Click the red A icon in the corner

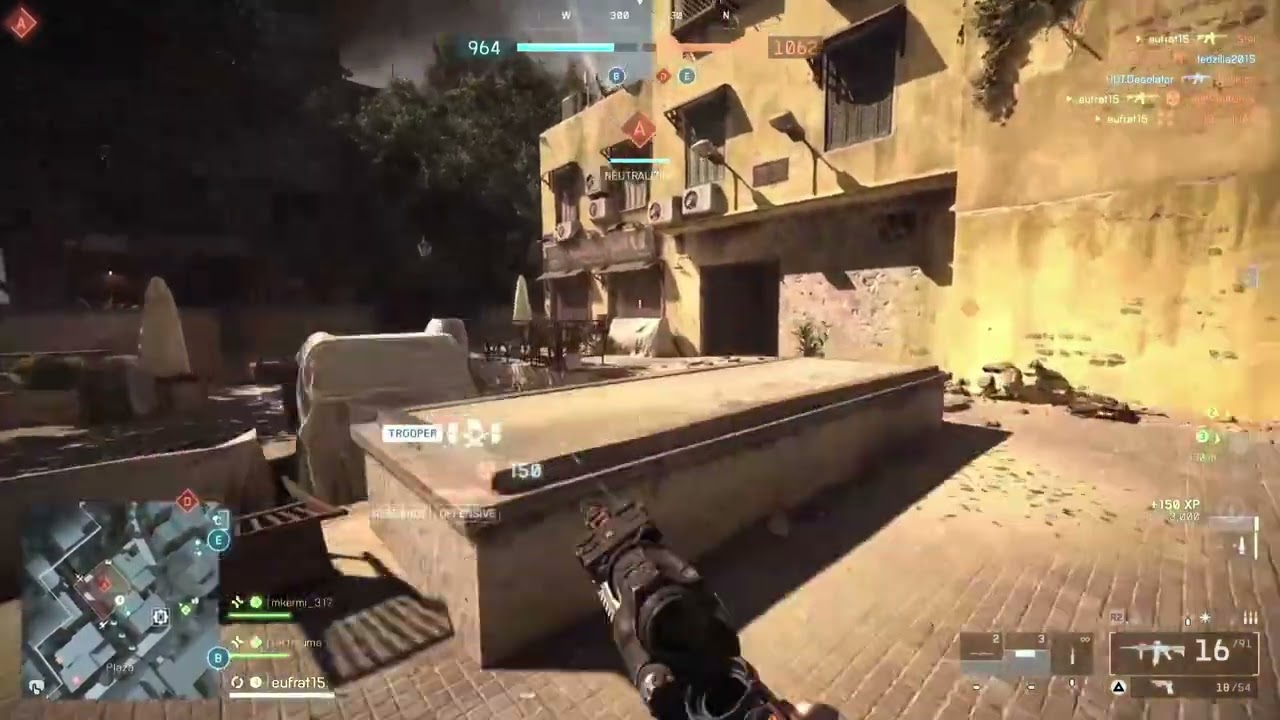point(22,22)
